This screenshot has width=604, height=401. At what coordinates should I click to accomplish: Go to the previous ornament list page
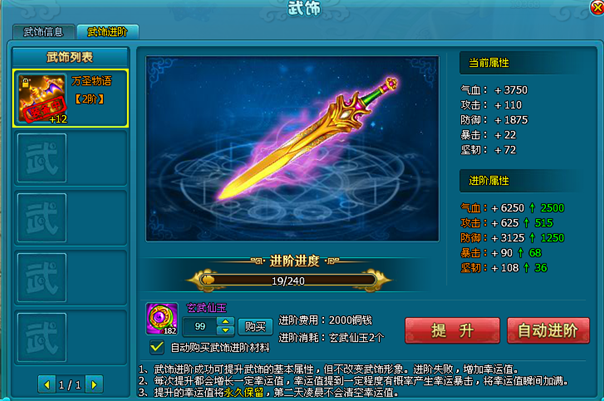(46, 383)
